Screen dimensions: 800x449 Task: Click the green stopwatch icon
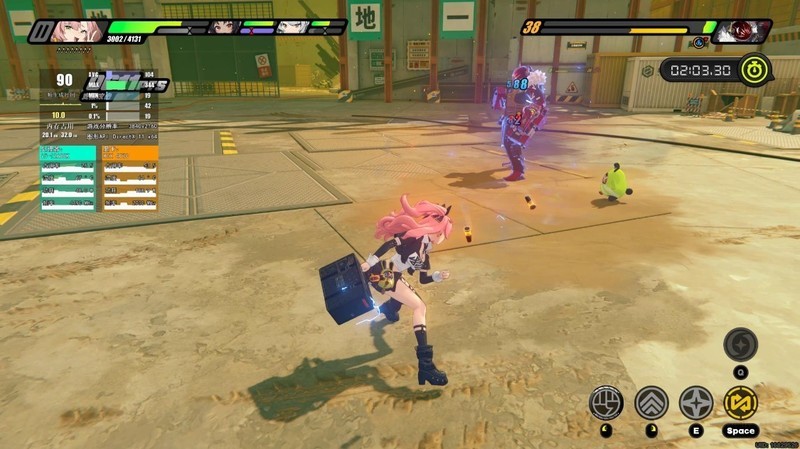pyautogui.click(x=757, y=70)
